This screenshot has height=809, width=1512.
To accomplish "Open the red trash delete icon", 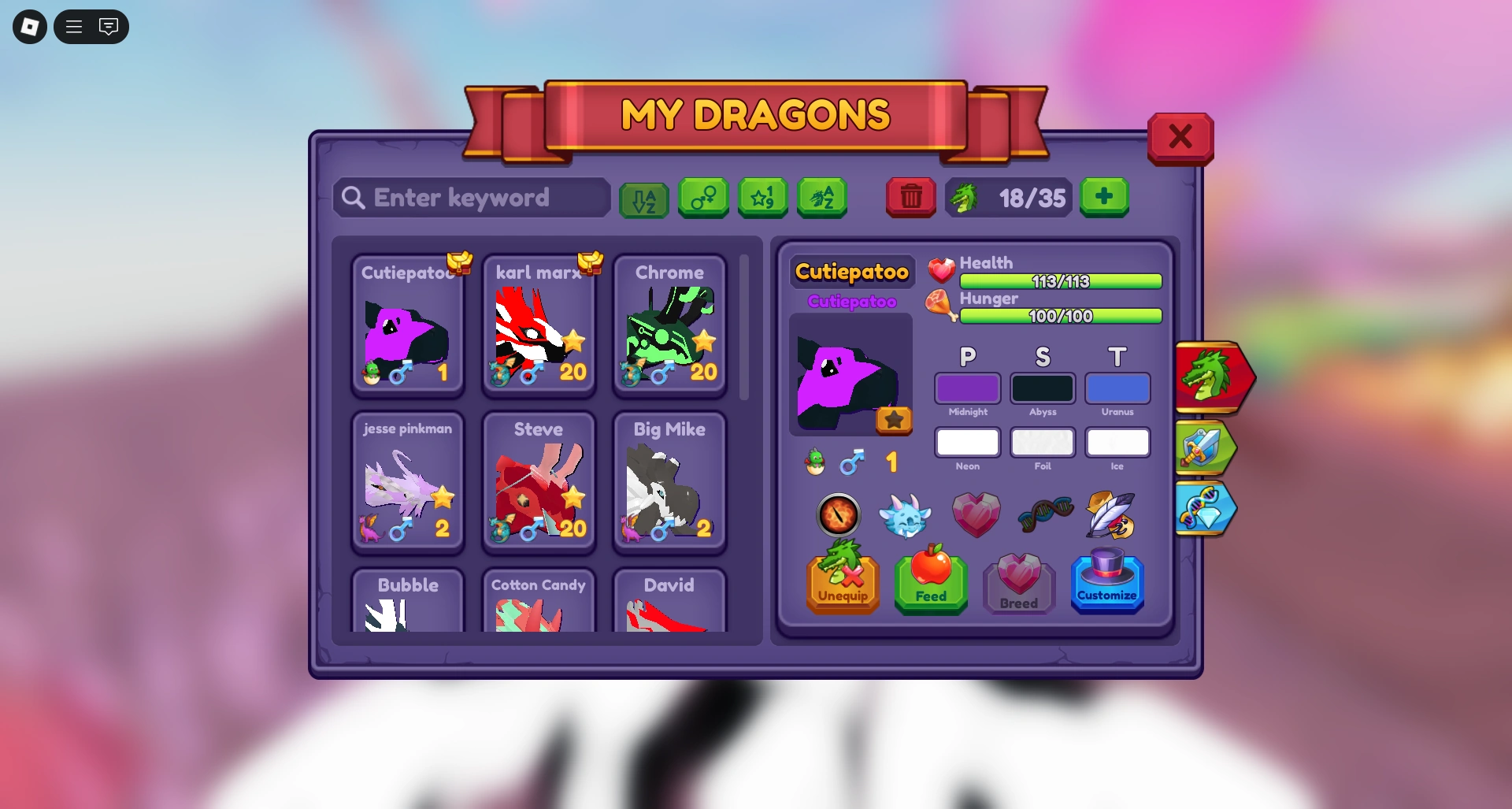I will coord(911,199).
